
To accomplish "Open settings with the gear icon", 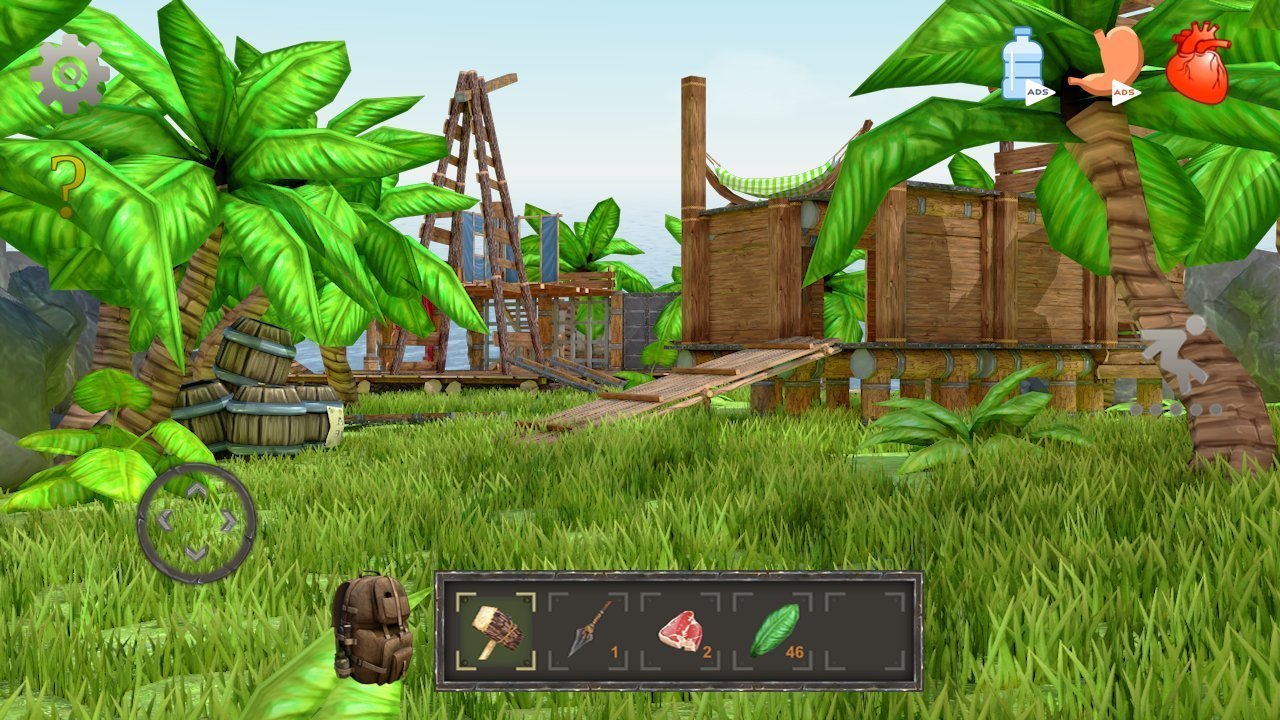I will tap(69, 73).
